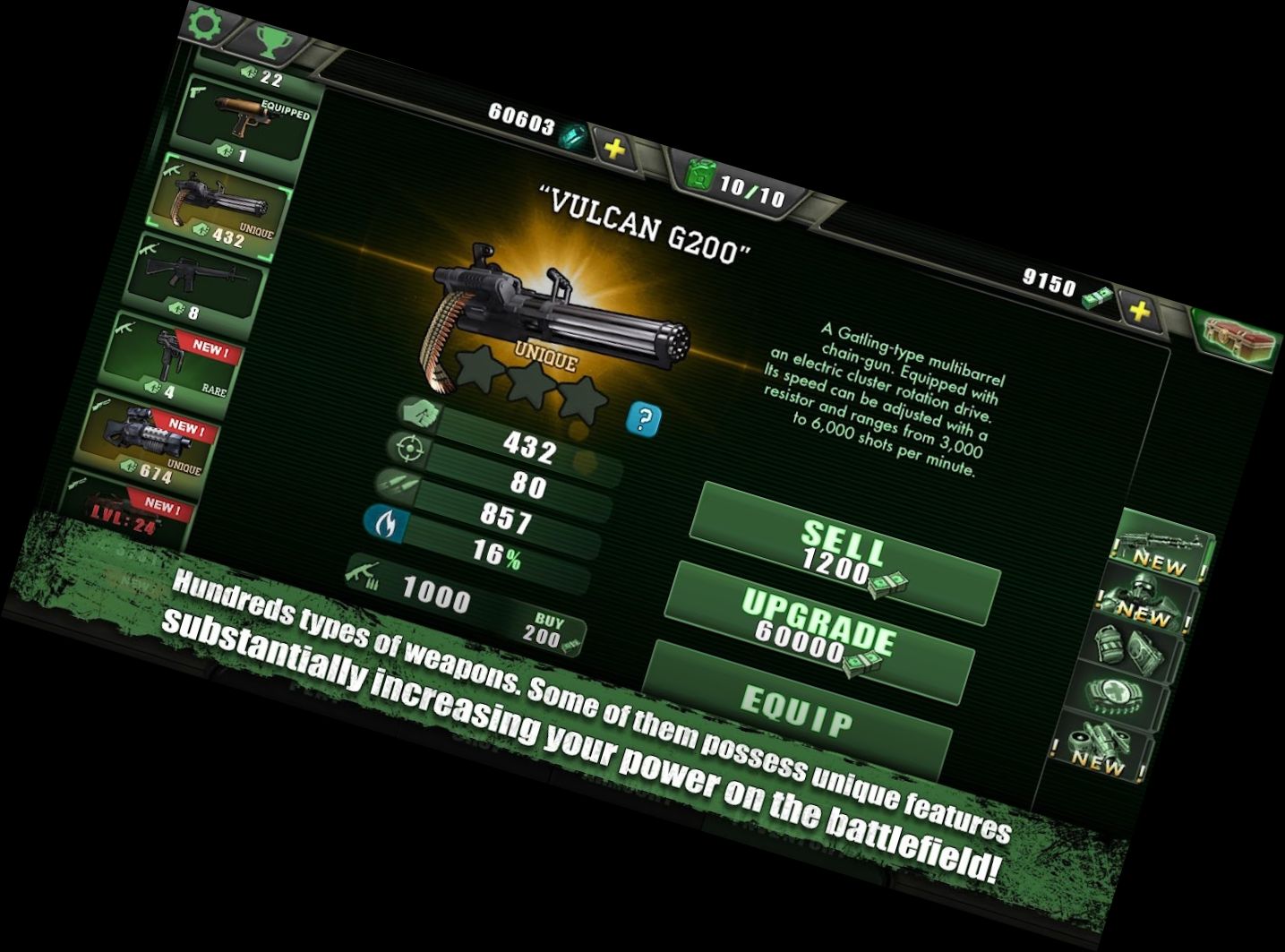The image size is (1285, 952).
Task: Open the trophy achievements screen
Action: pyautogui.click(x=268, y=40)
